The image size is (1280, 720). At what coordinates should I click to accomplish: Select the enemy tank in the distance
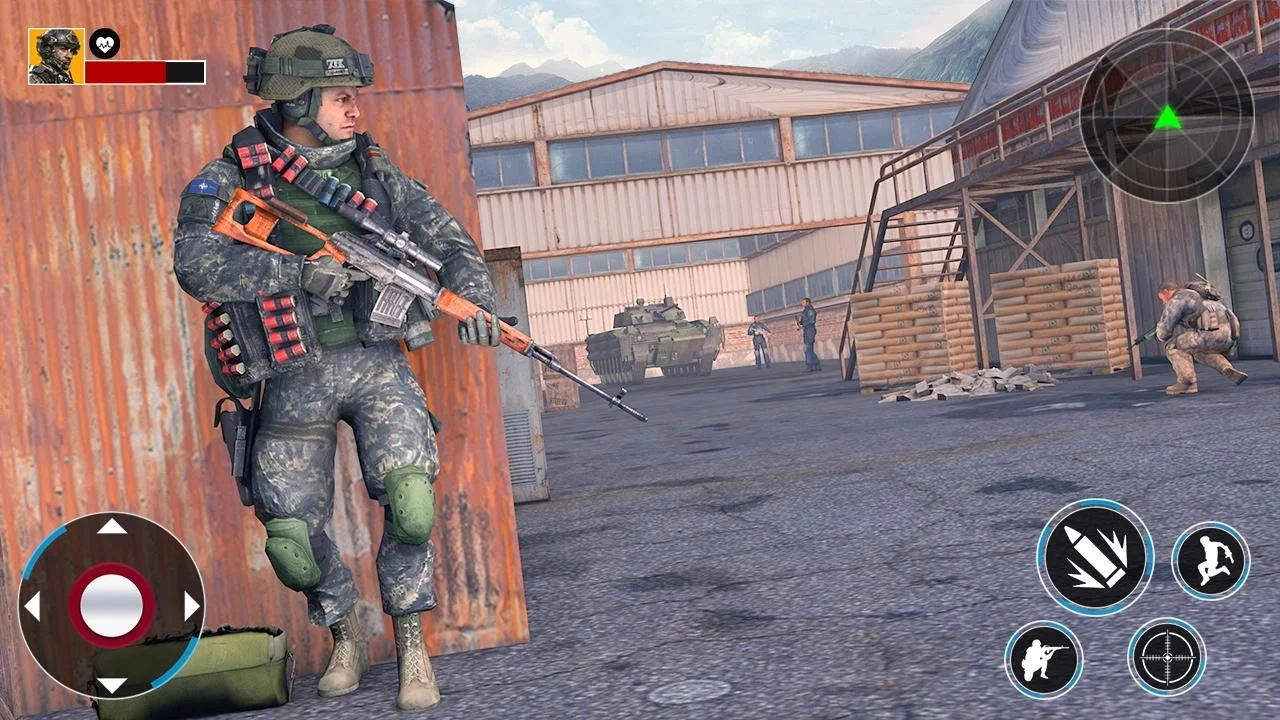[652, 338]
